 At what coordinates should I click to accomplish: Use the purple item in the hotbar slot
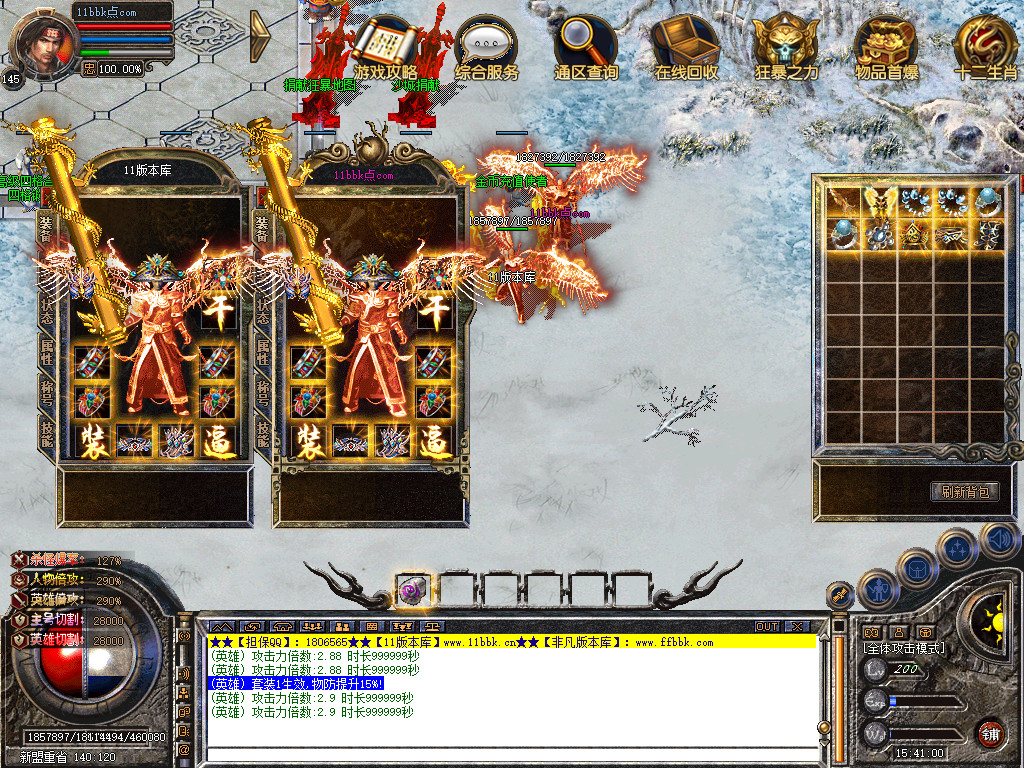pos(411,590)
